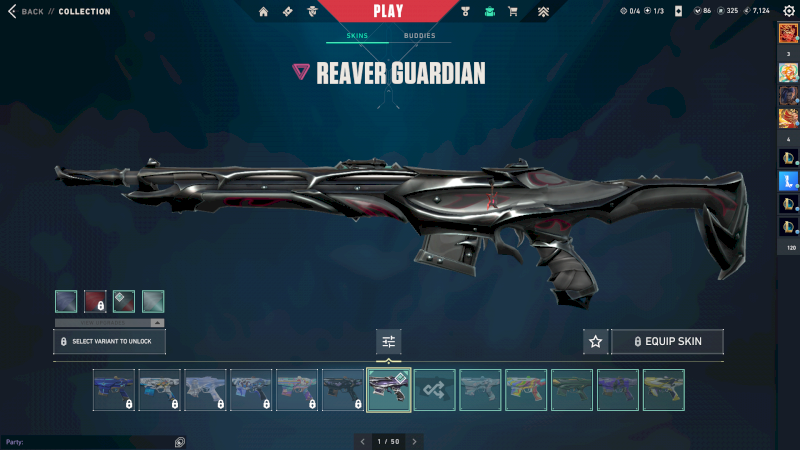
Task: Click Select Variant to Unlock button
Action: [109, 342]
